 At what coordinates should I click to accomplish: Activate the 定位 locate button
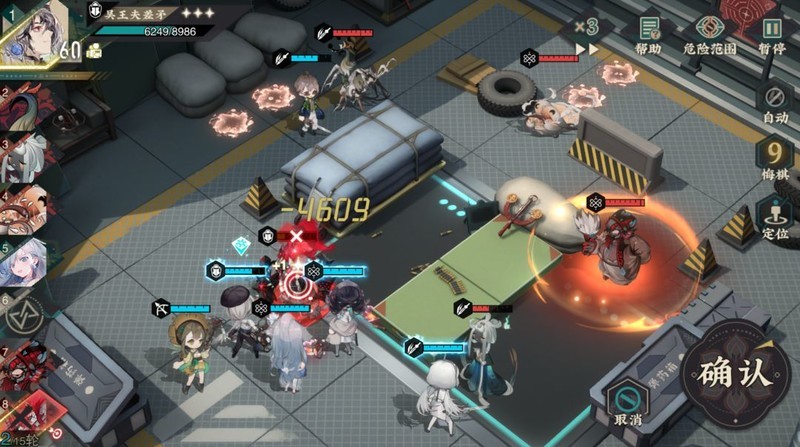775,217
